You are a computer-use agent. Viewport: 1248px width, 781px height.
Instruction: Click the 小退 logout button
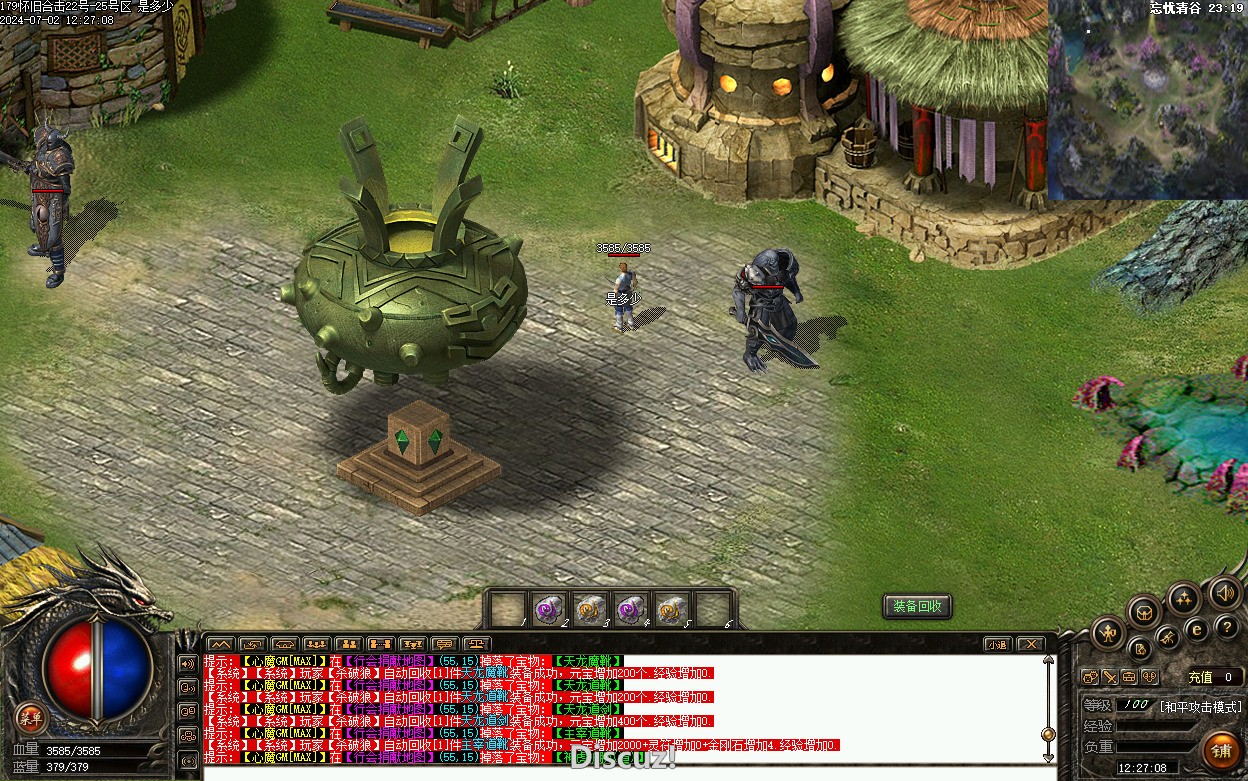tap(996, 644)
